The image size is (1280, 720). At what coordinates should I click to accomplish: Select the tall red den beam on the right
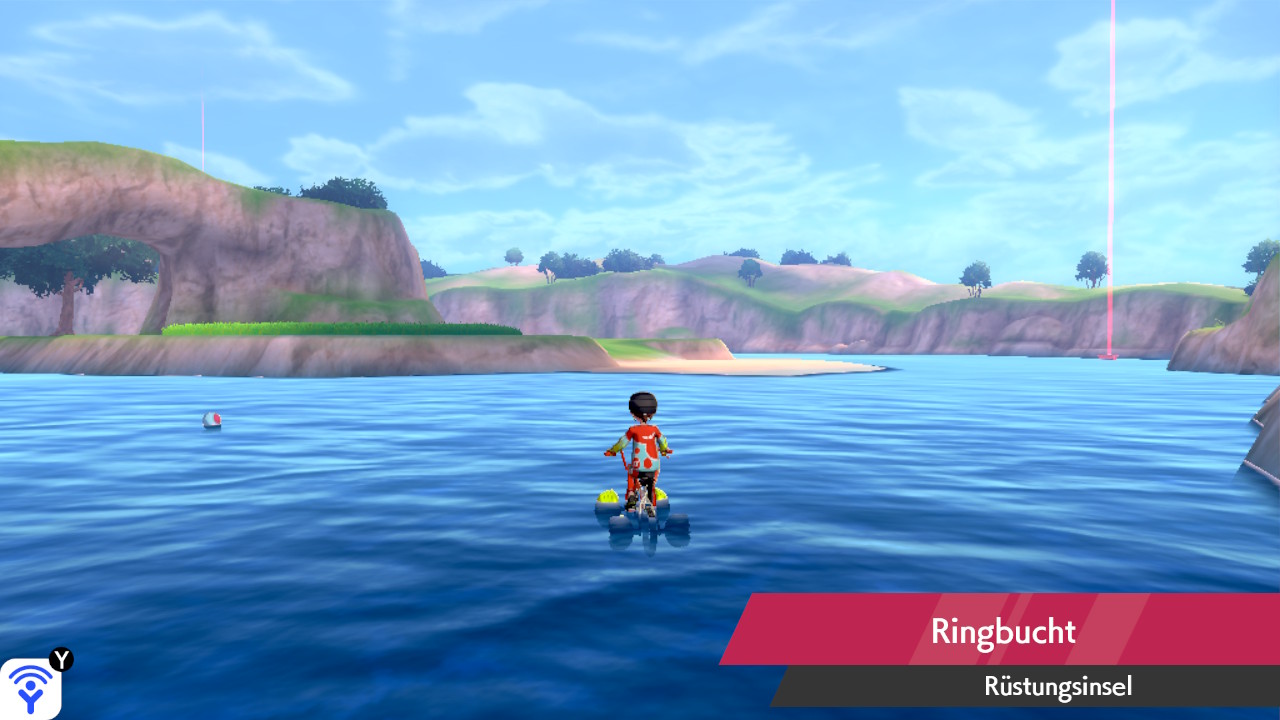click(x=1110, y=180)
